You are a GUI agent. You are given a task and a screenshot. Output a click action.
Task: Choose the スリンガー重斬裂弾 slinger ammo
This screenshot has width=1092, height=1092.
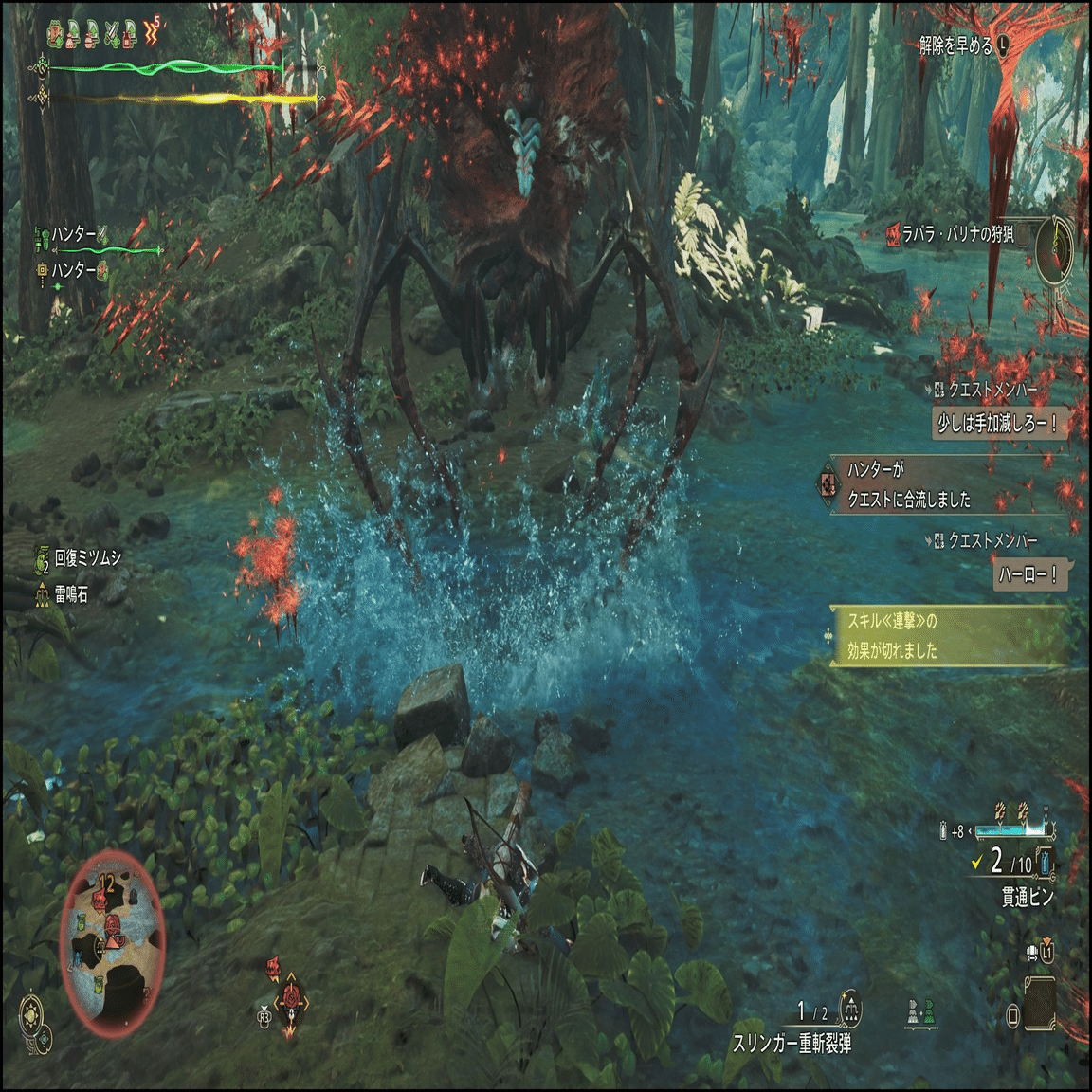click(x=792, y=1043)
